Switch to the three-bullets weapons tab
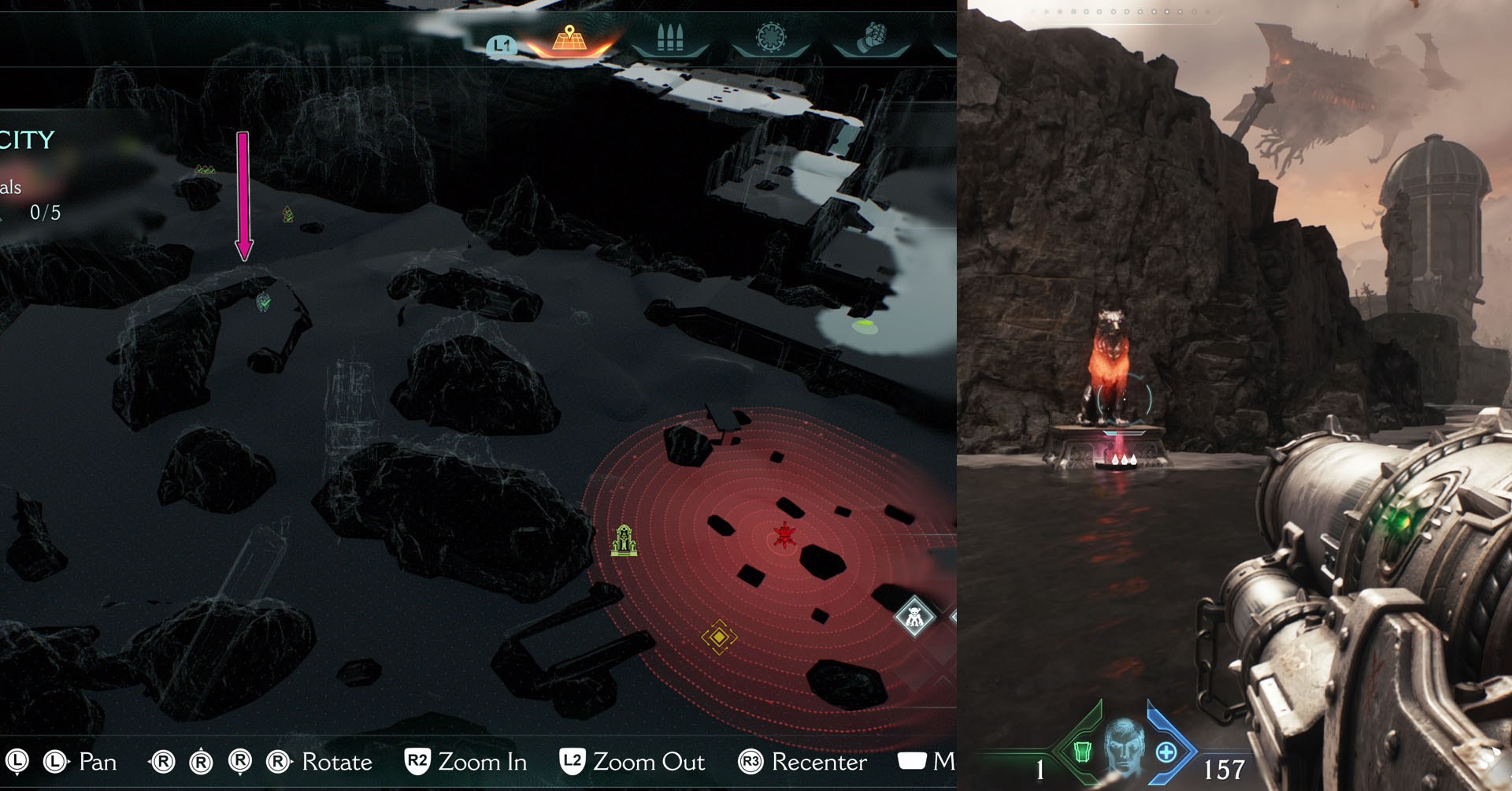 pyautogui.click(x=669, y=38)
